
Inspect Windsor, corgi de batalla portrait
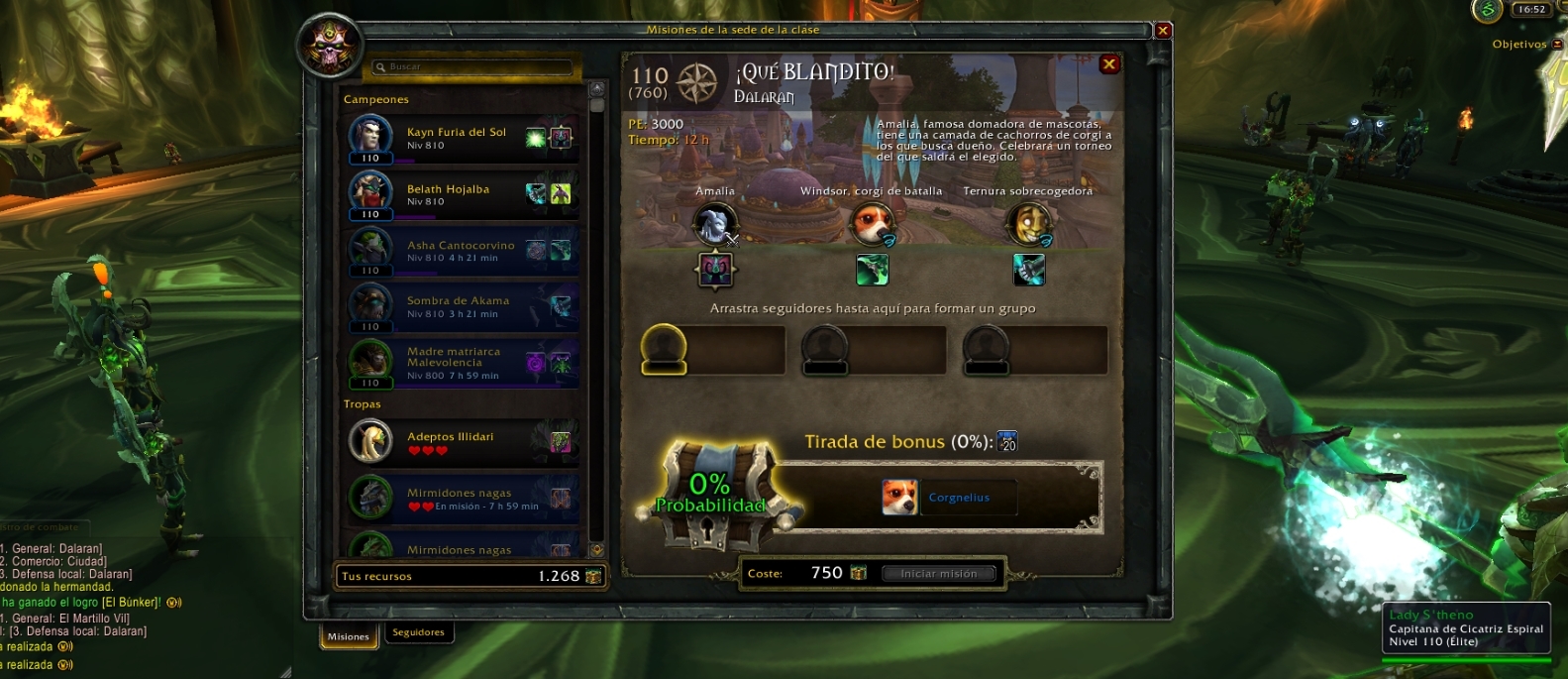872,224
